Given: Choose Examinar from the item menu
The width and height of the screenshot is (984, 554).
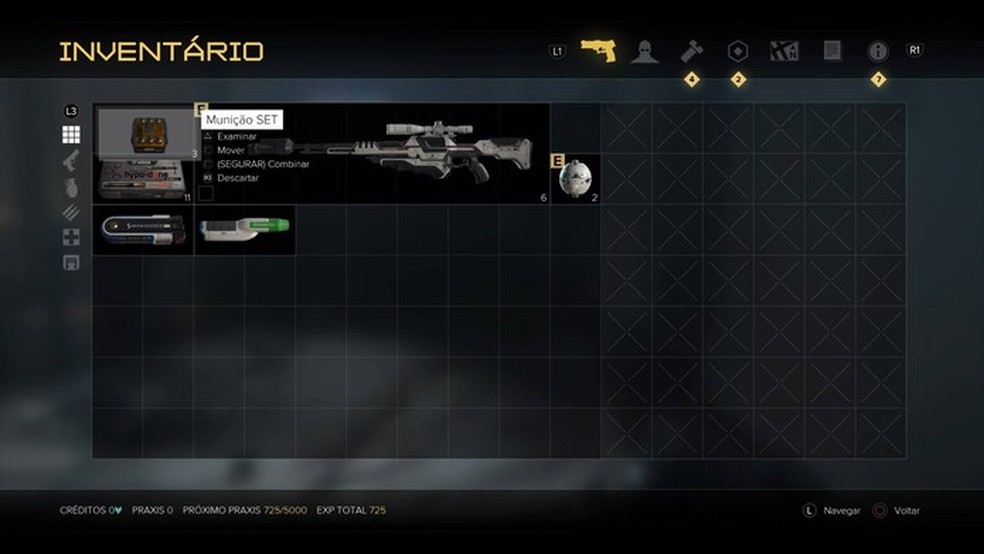Looking at the screenshot, I should 237,136.
